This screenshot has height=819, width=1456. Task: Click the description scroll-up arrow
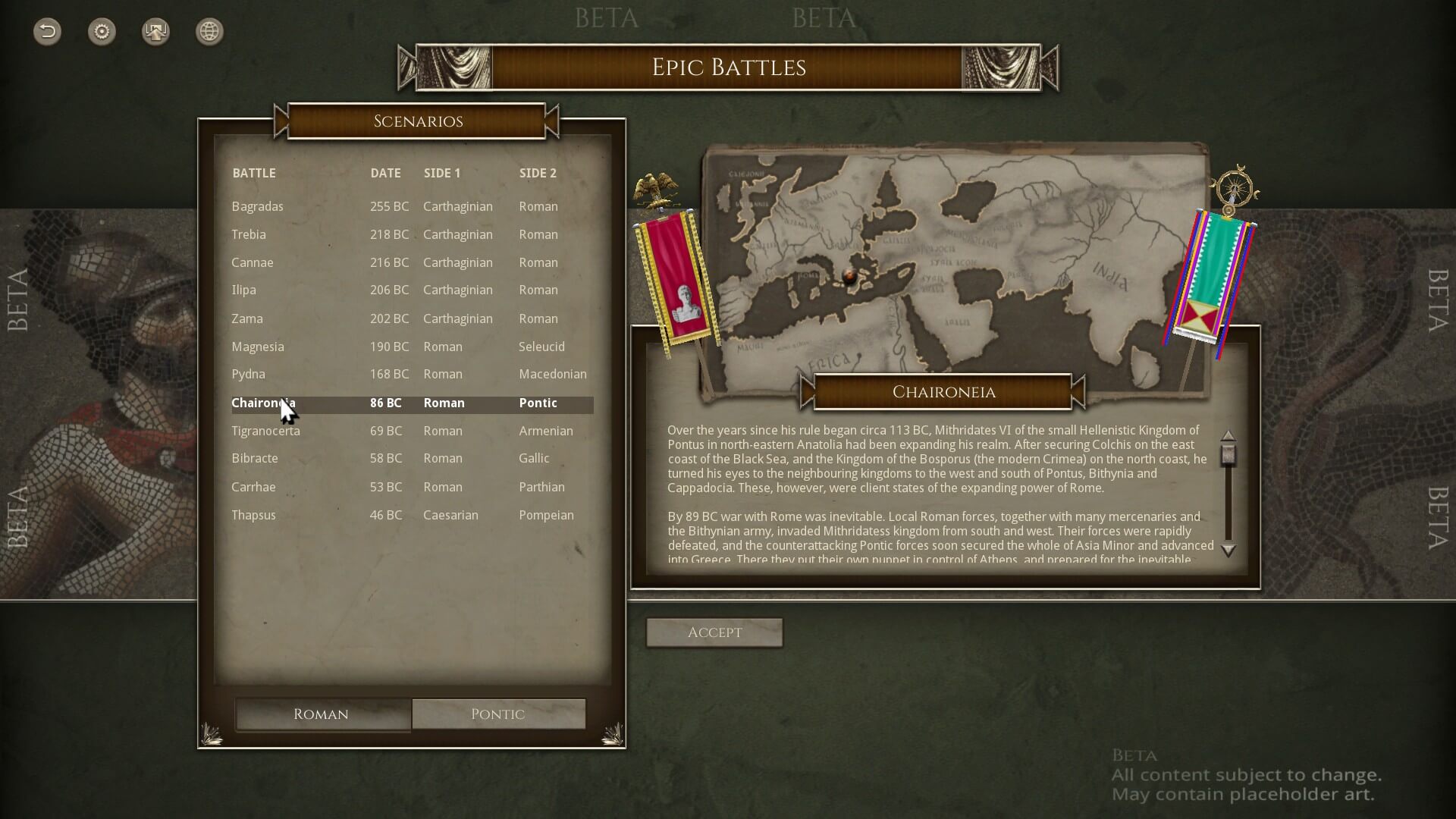click(x=1228, y=435)
